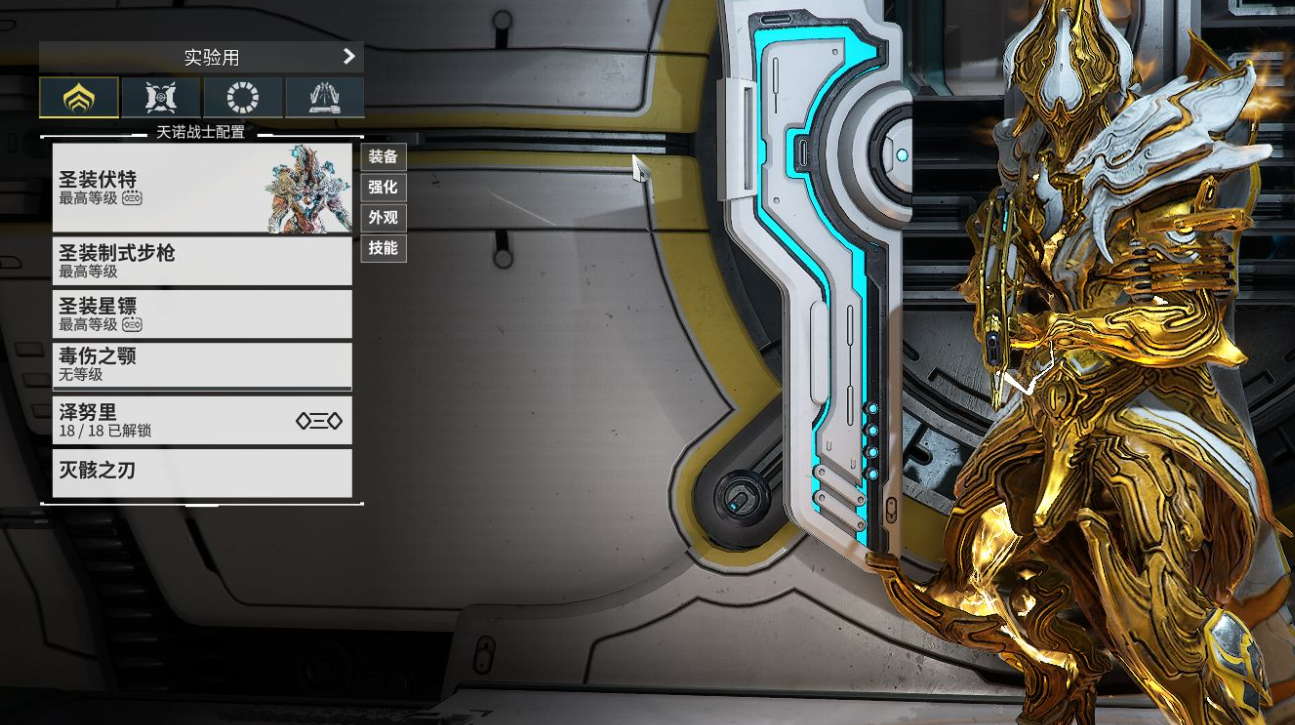Image resolution: width=1295 pixels, height=725 pixels.
Task: Switch to the Warframe lotus tab
Action: tap(79, 98)
